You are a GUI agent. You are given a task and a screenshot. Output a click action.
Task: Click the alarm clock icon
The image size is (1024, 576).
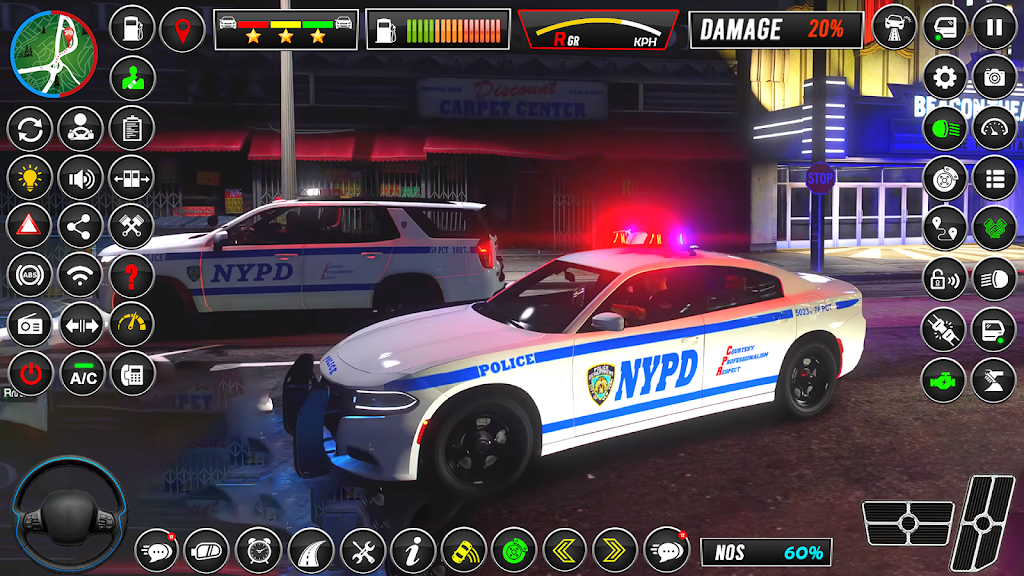[259, 549]
